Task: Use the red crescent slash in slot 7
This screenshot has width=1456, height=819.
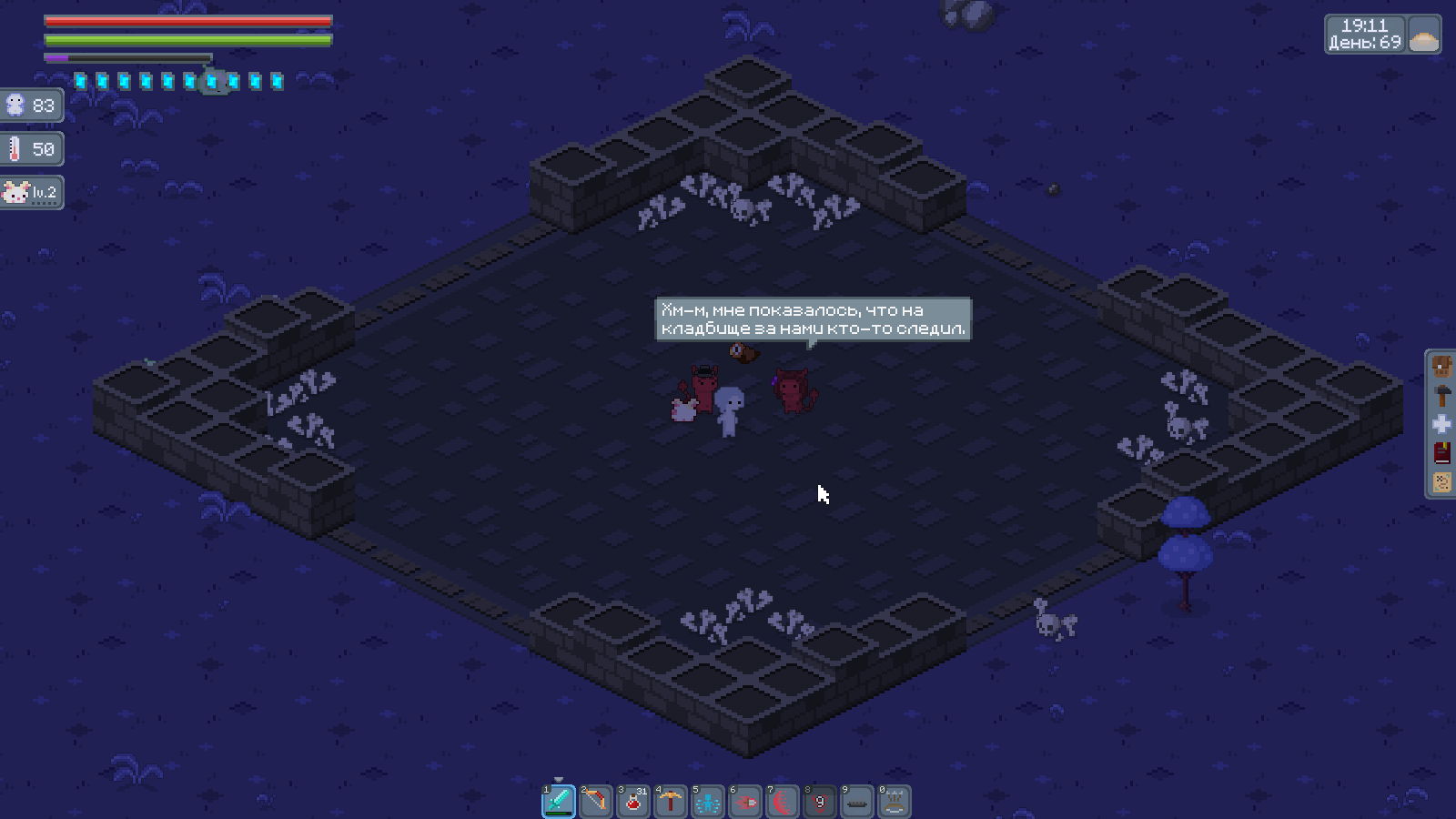Action: pos(783,802)
